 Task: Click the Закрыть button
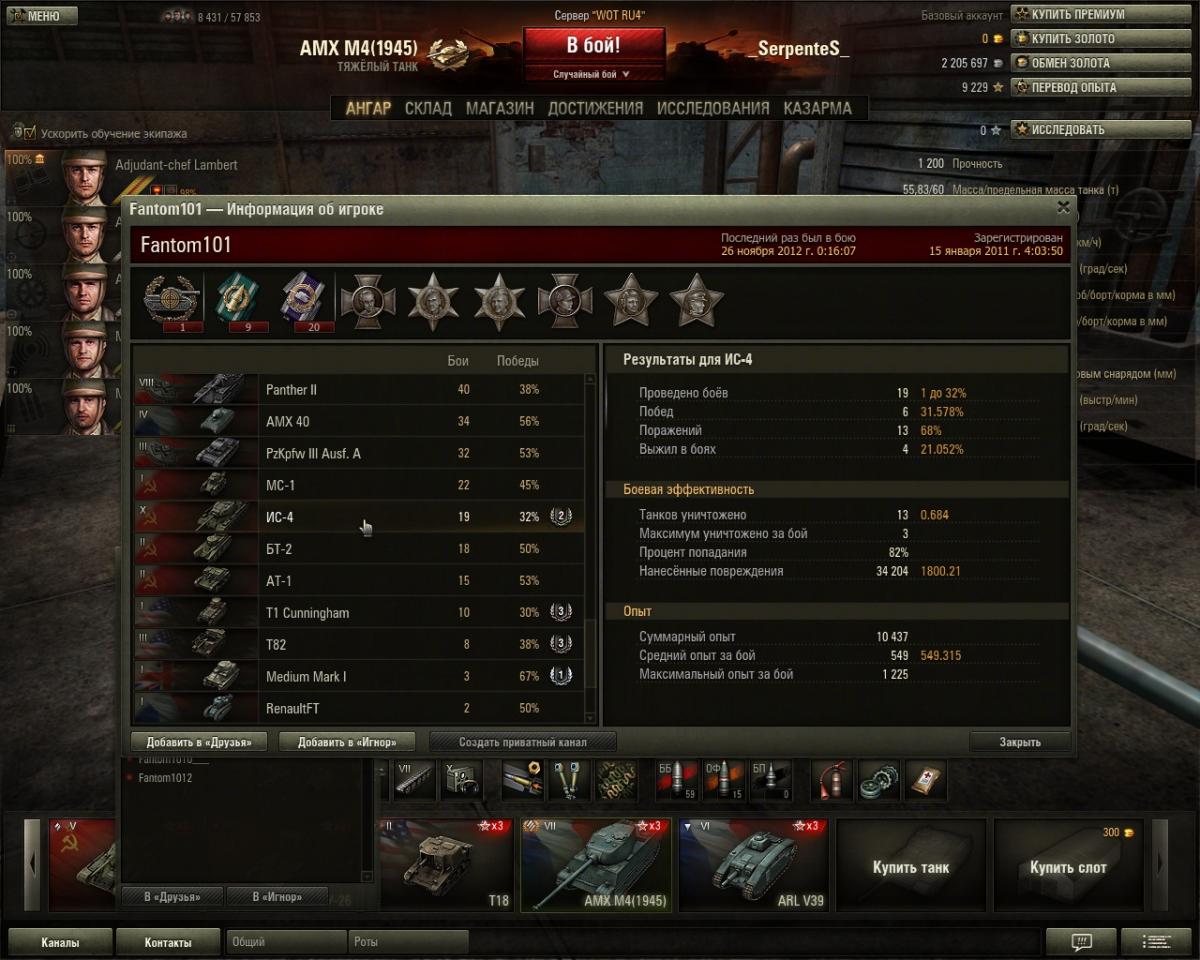pos(1019,742)
